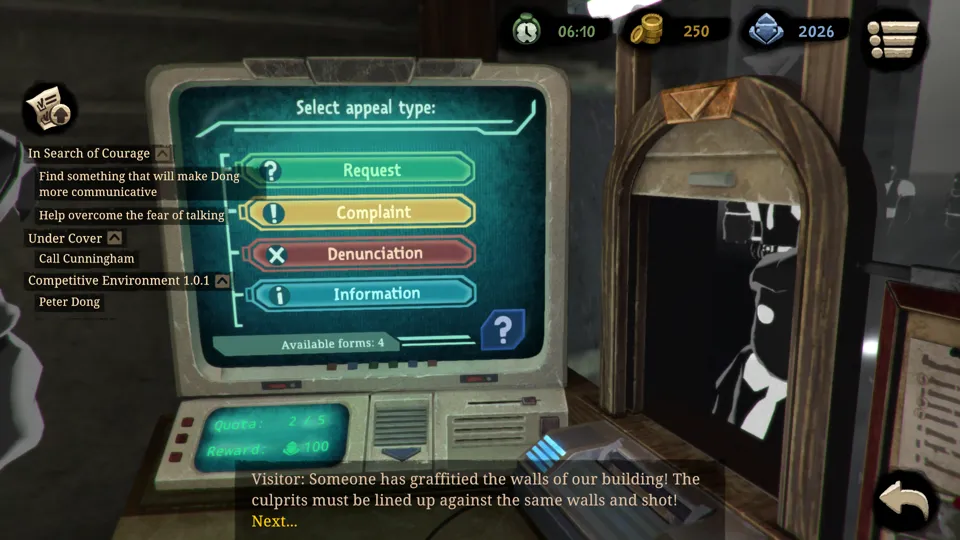Collapse the In Search of Courage quest

pyautogui.click(x=163, y=154)
